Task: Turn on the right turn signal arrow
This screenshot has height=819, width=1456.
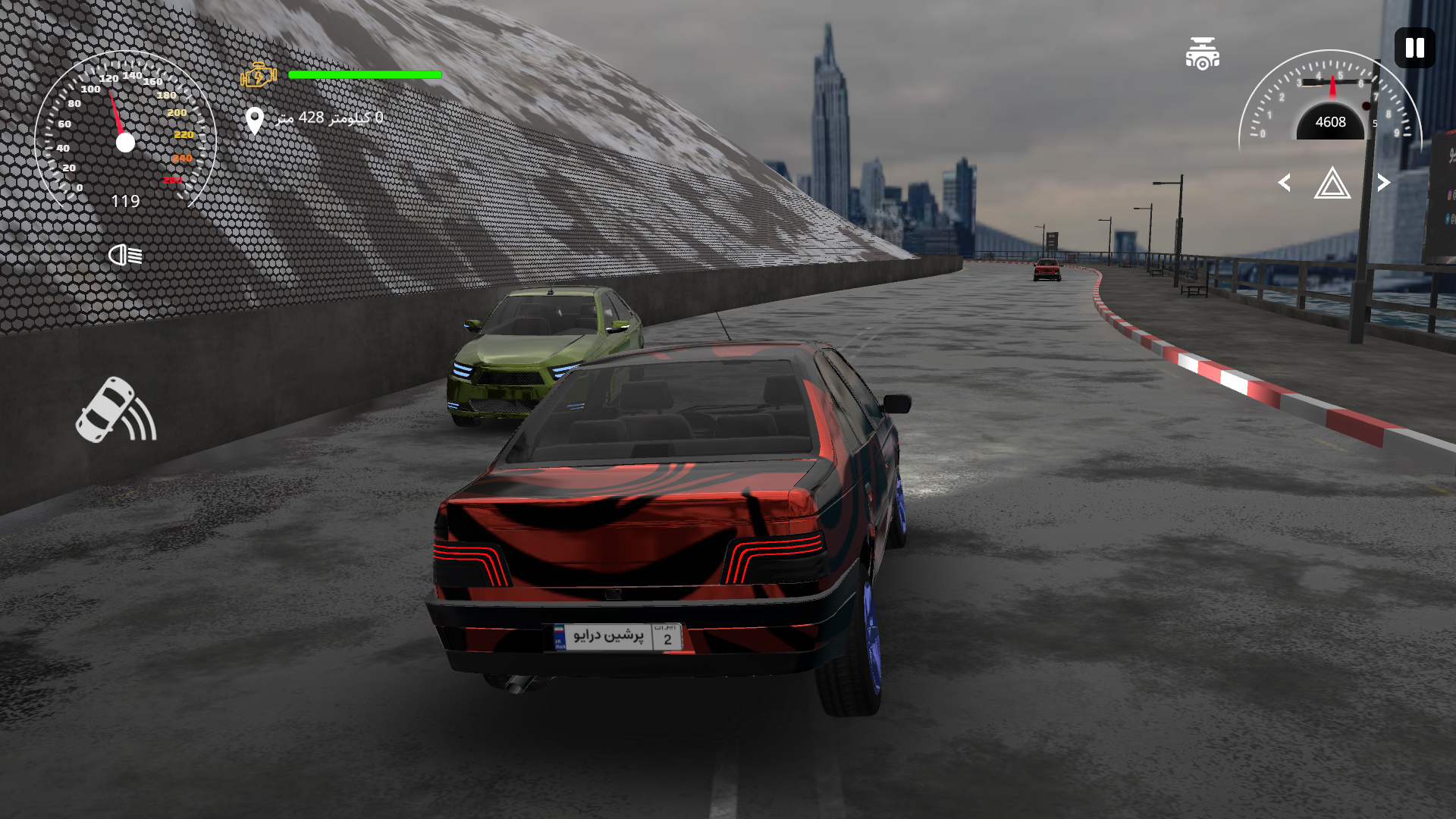Action: click(x=1383, y=183)
